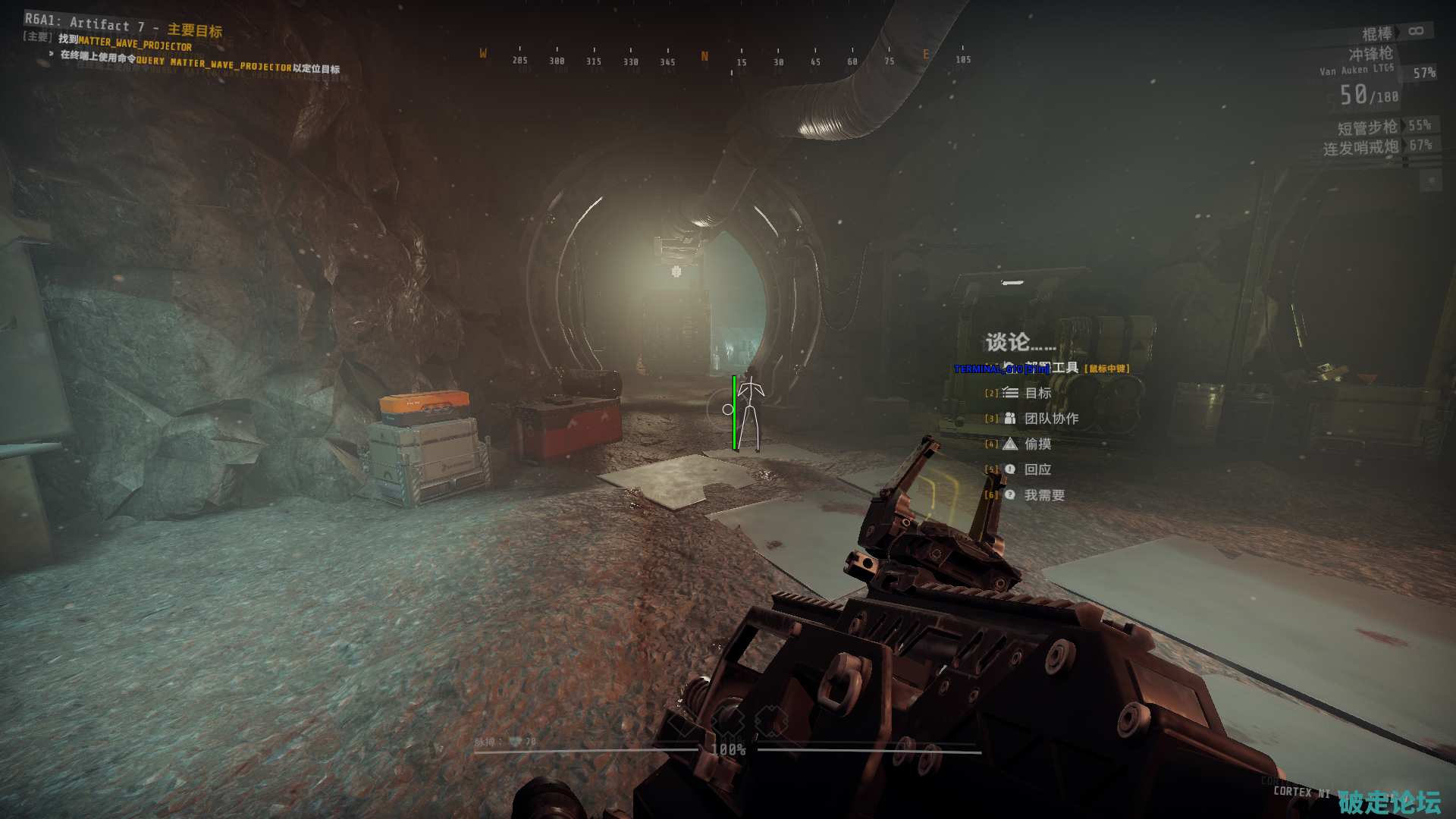
Task: Choose 部署工具 in the 谈论 menu
Action: pos(1063,368)
